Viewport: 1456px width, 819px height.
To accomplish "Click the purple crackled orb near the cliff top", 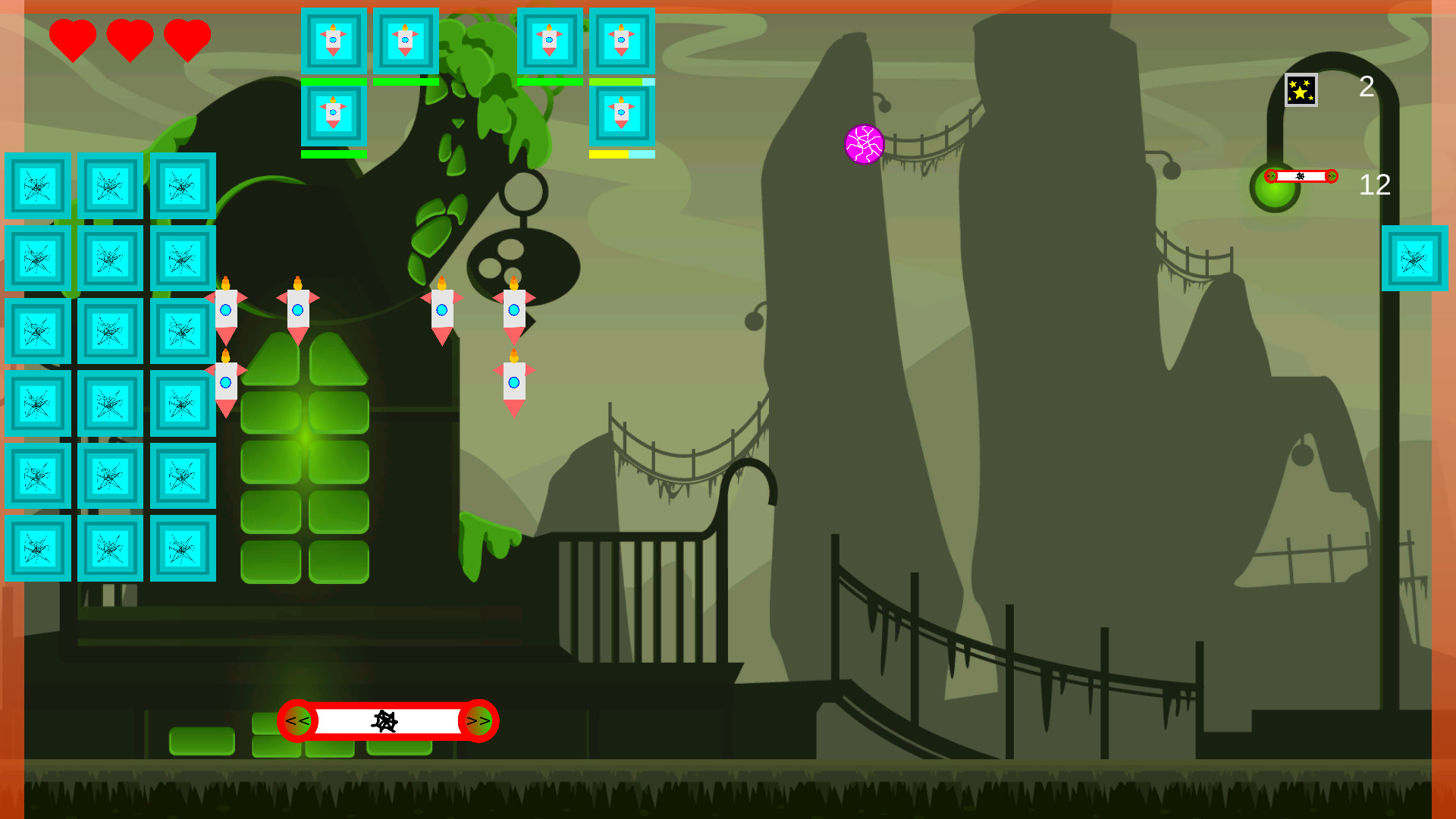I will (864, 143).
